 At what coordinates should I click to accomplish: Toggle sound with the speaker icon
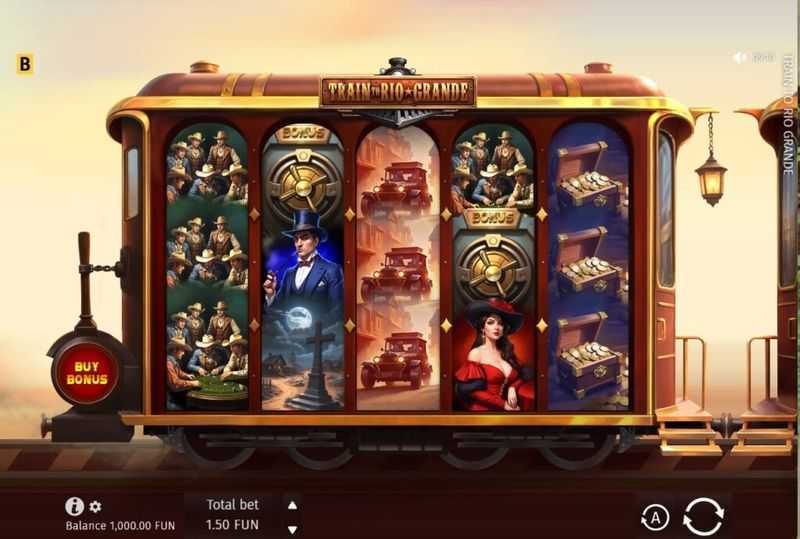coord(741,58)
